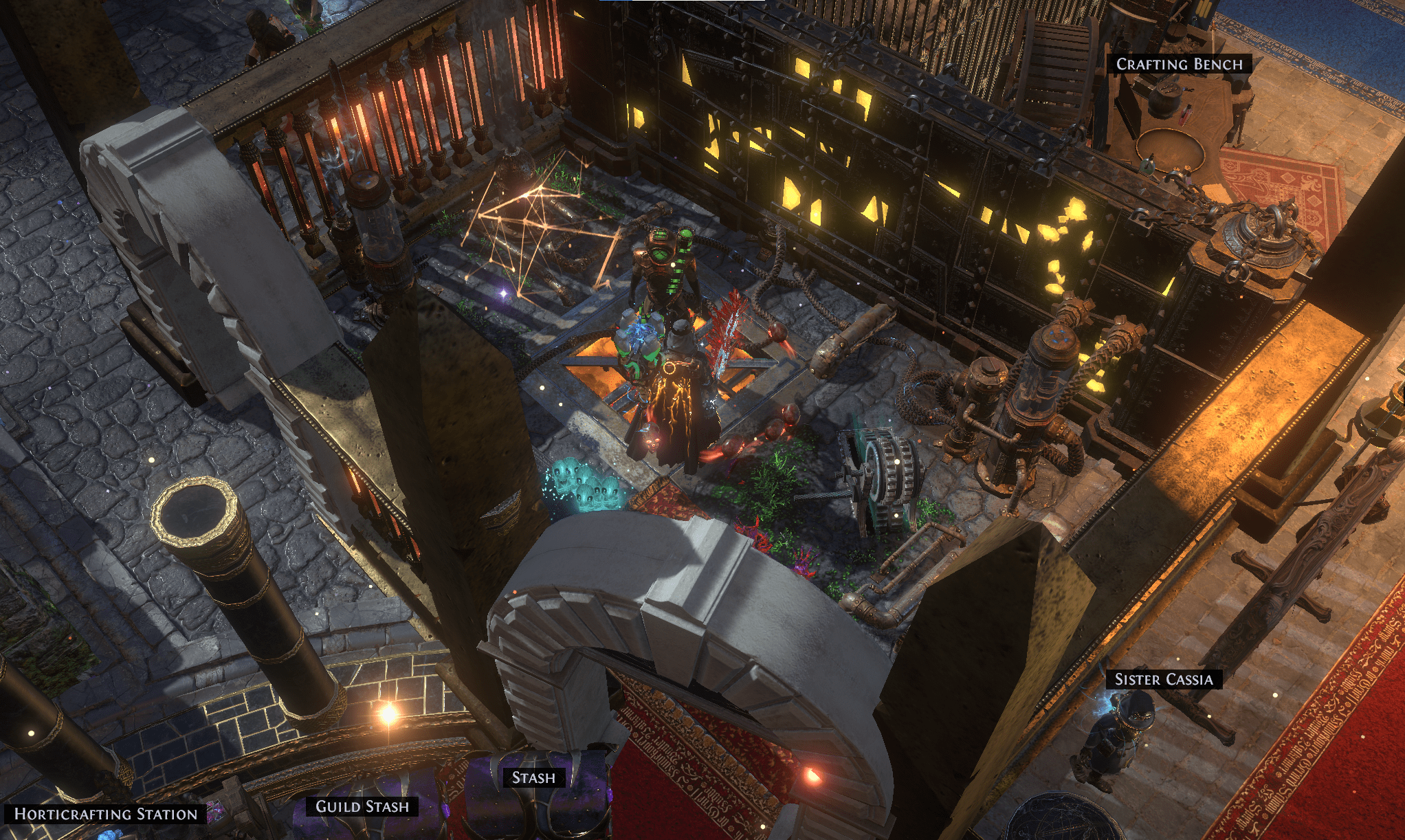Talk to Sister Cassia via name label
This screenshot has width=1405, height=840.
click(1163, 679)
